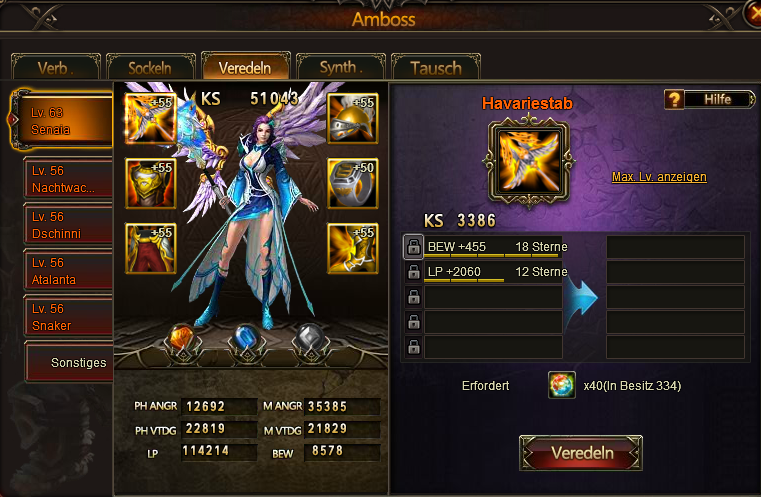Select the helmet equipment slot
Screen dimensions: 761x497
pos(352,119)
